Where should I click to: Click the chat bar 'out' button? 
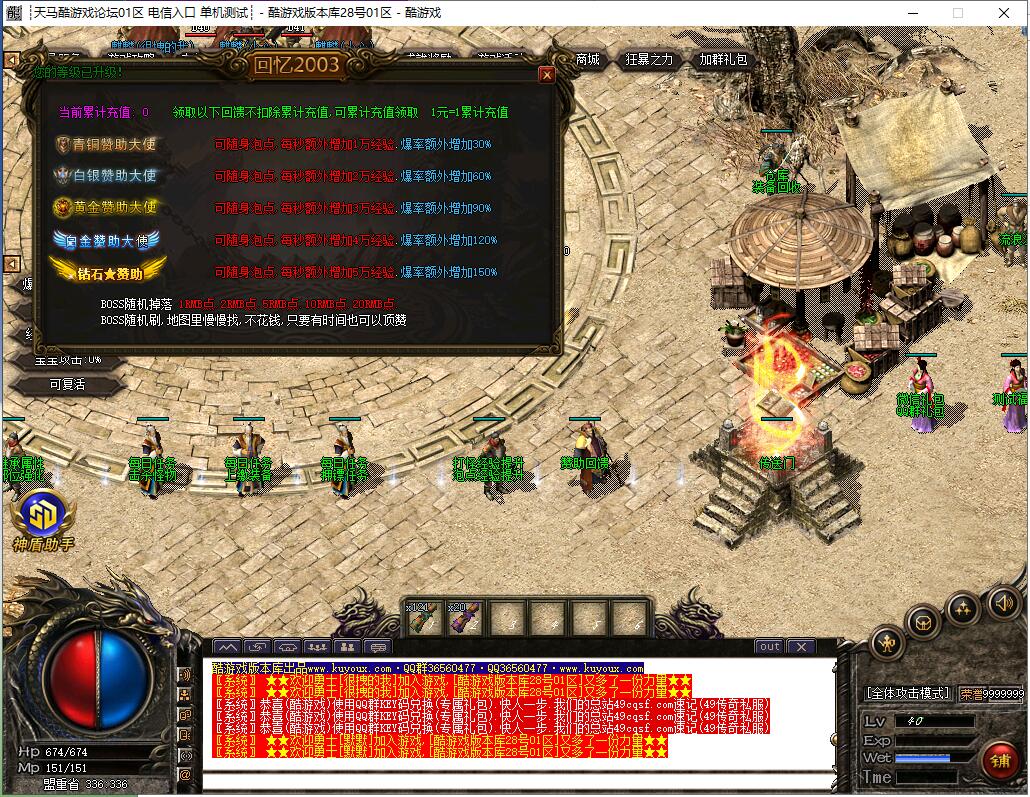point(769,647)
